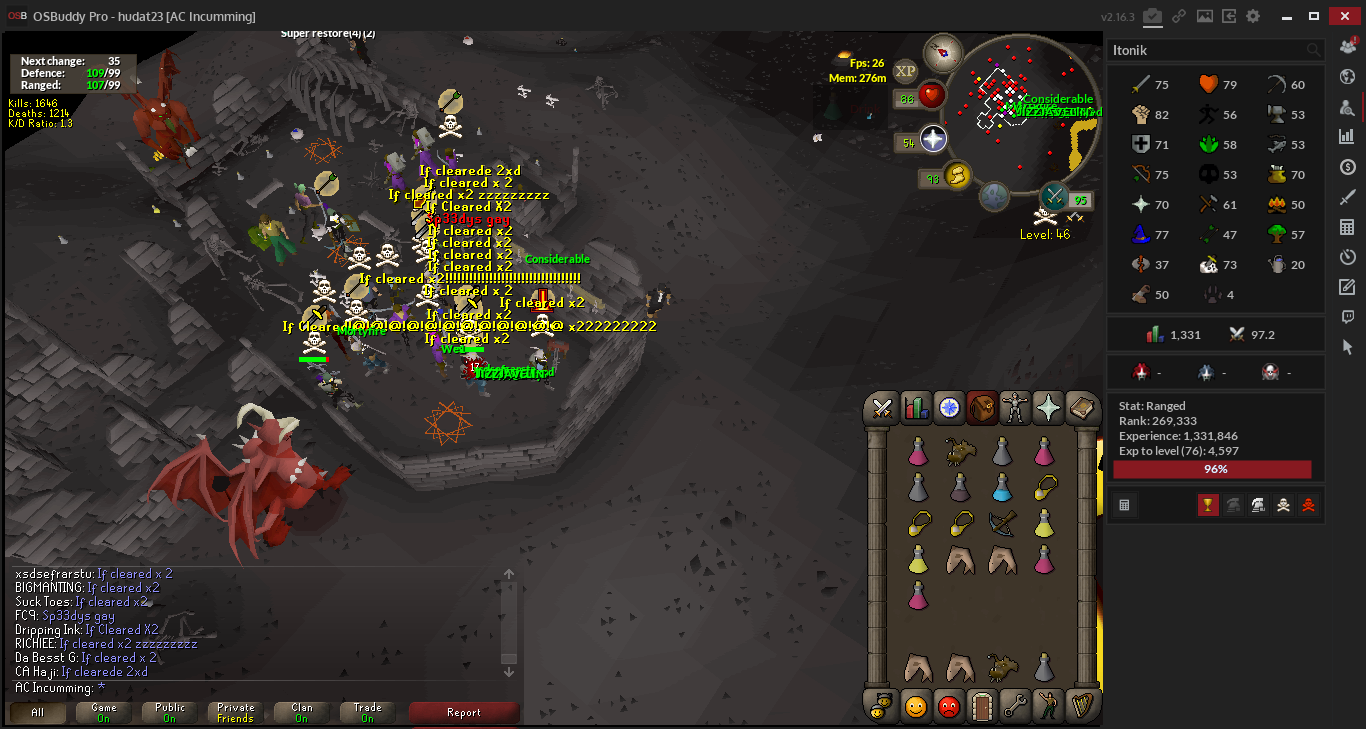
Task: Activate quick prayers orb
Action: pos(933,139)
